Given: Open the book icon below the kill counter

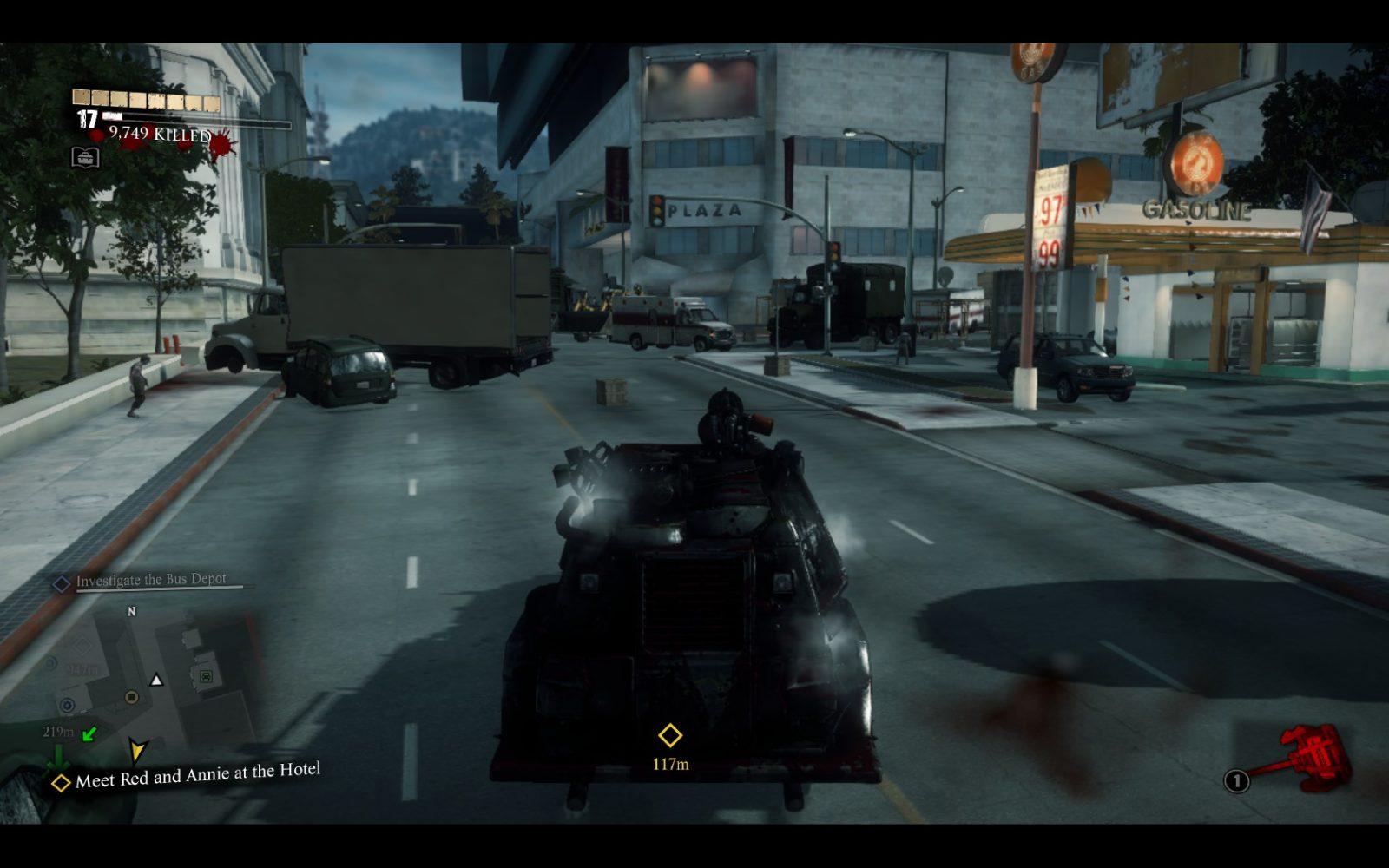Looking at the screenshot, I should point(85,157).
